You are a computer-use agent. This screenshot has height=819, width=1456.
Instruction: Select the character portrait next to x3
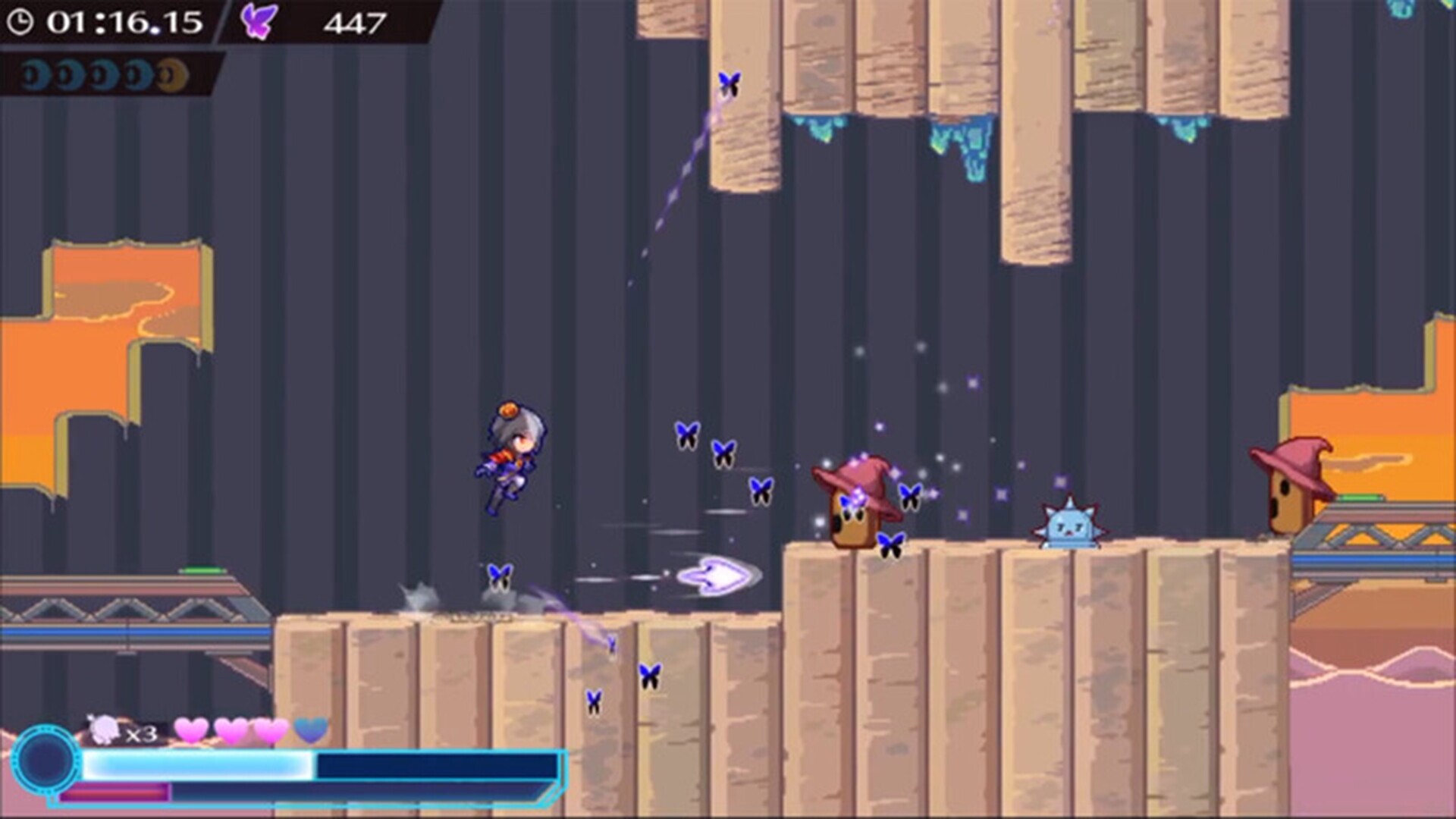(x=105, y=727)
